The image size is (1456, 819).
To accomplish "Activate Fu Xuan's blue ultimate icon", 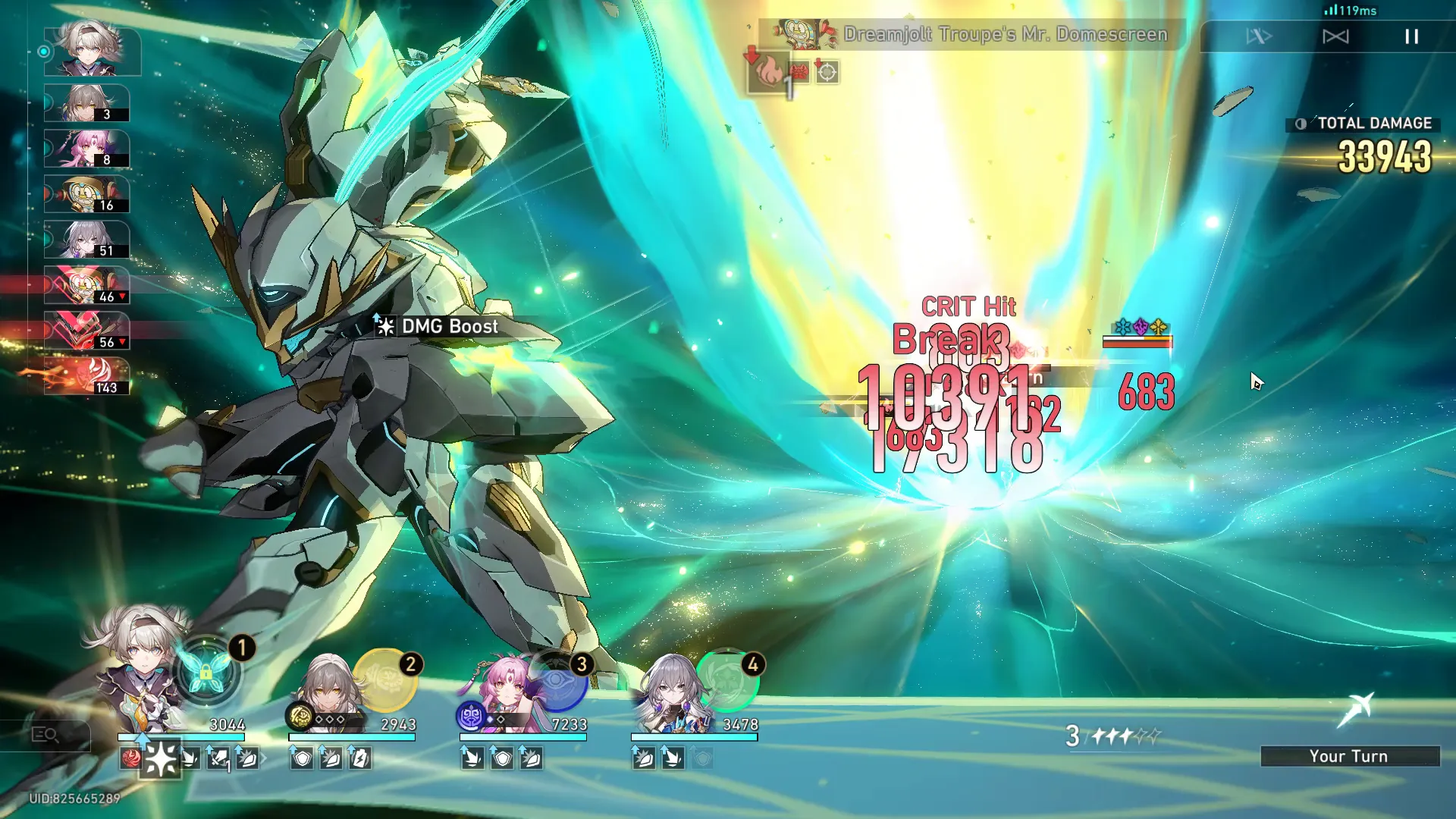I will tap(558, 680).
